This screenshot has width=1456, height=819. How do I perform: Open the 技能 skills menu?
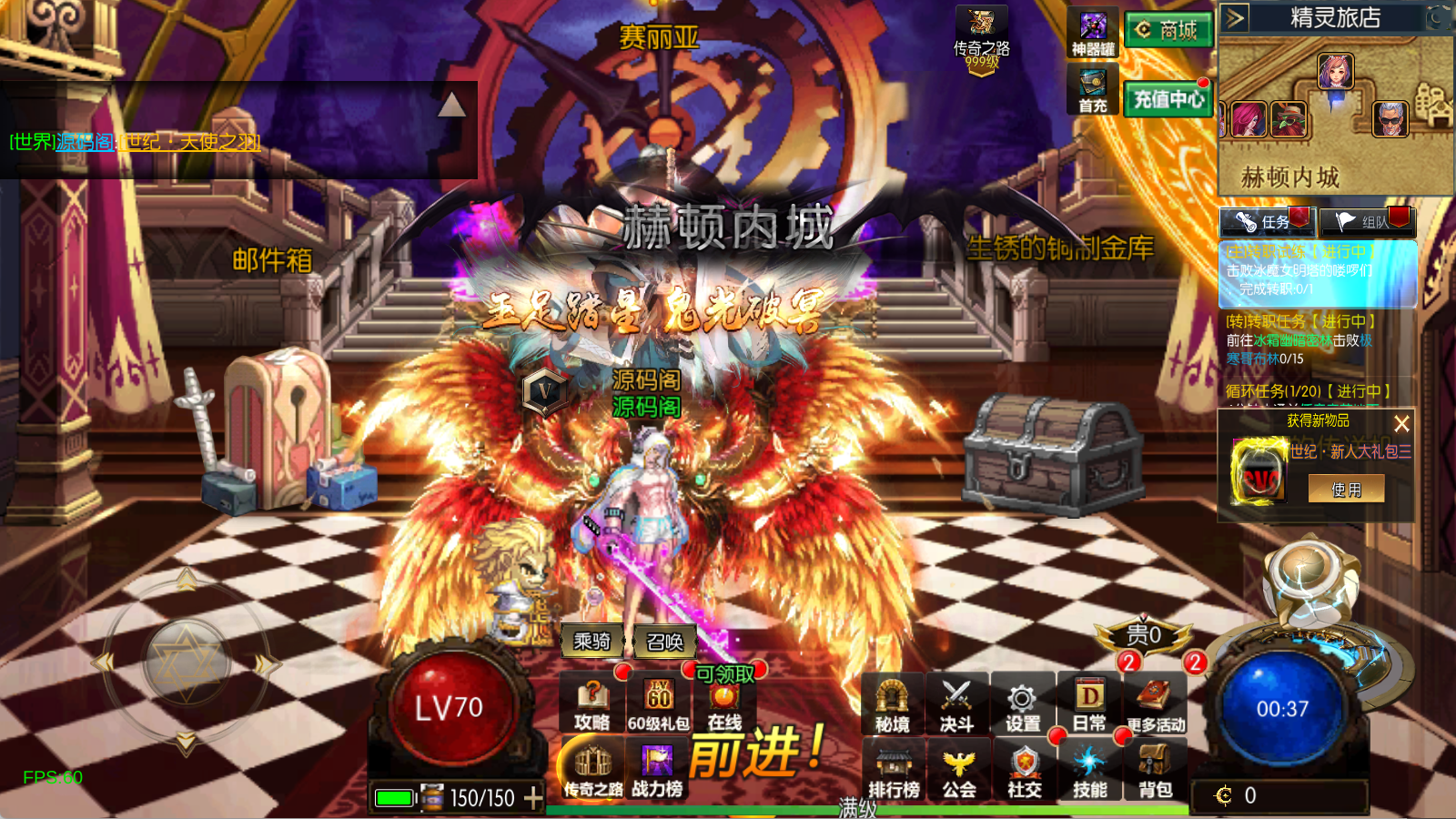pyautogui.click(x=1089, y=770)
